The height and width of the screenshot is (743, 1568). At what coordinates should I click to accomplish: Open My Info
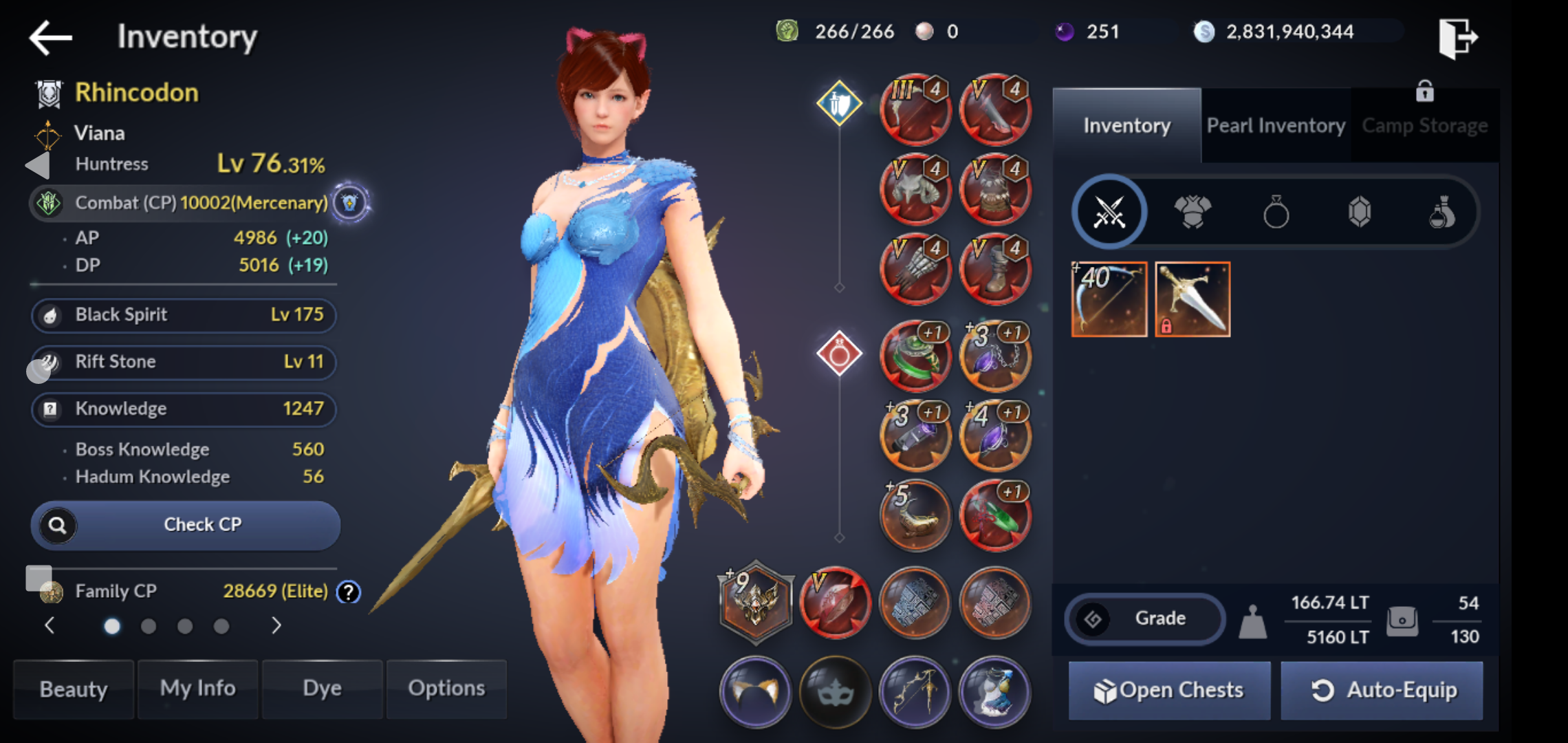point(198,689)
